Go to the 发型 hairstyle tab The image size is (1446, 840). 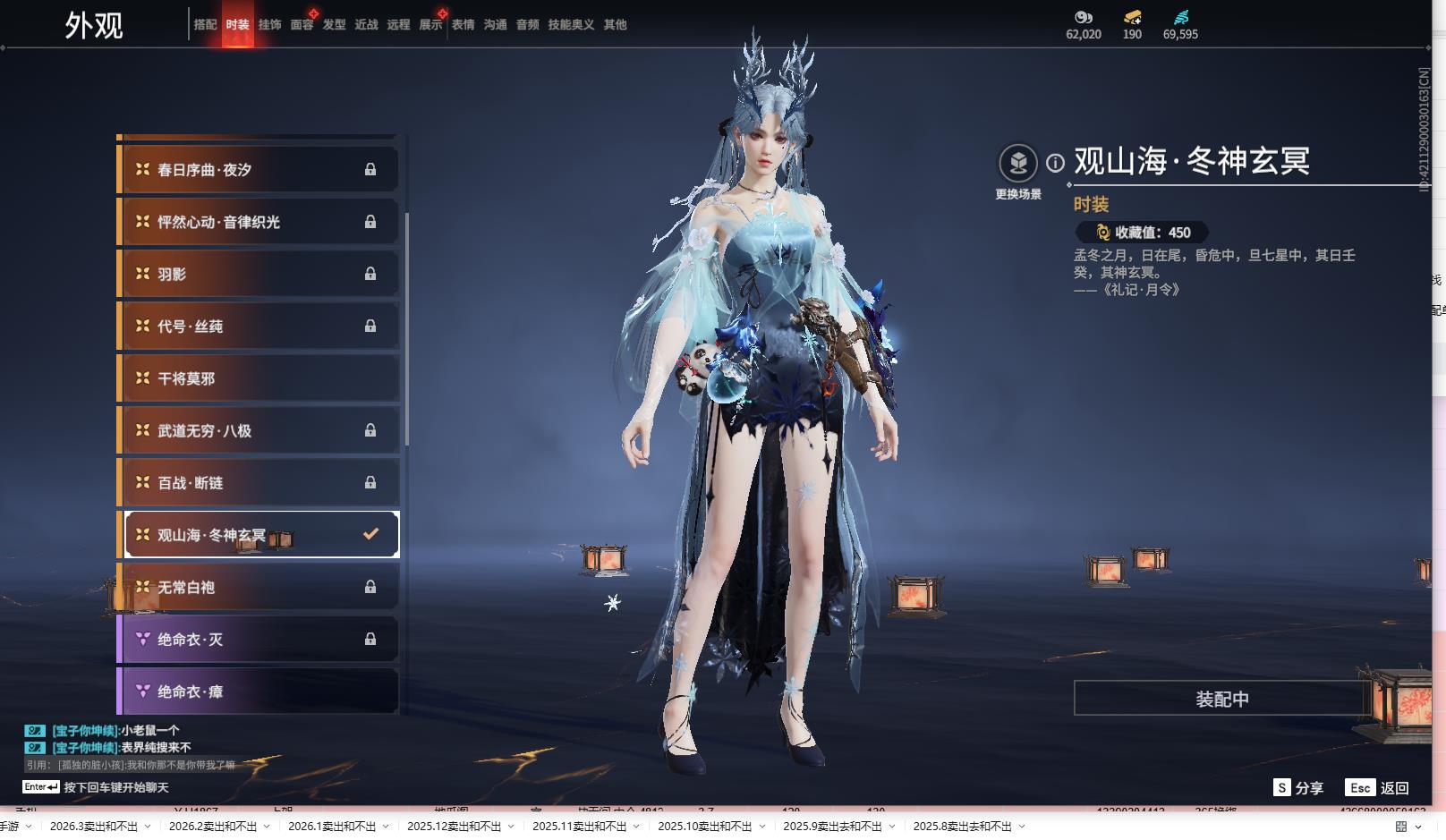coord(334,25)
